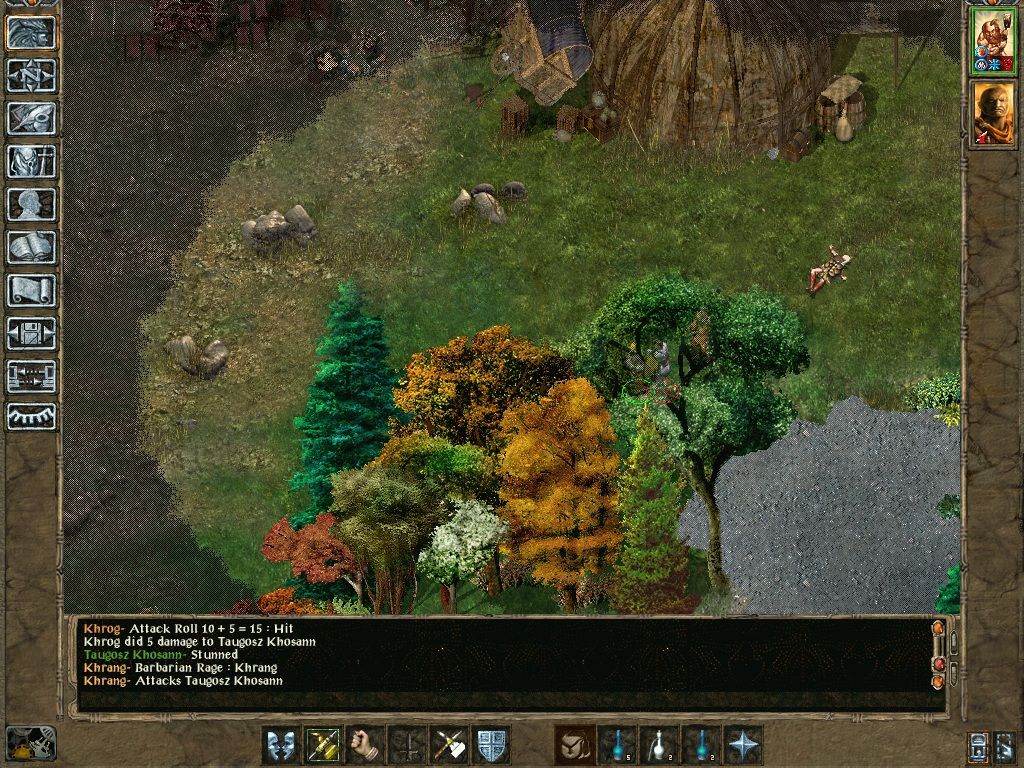The width and height of the screenshot is (1024, 768).
Task: Select the golden hammer weapon slot
Action: [323, 745]
